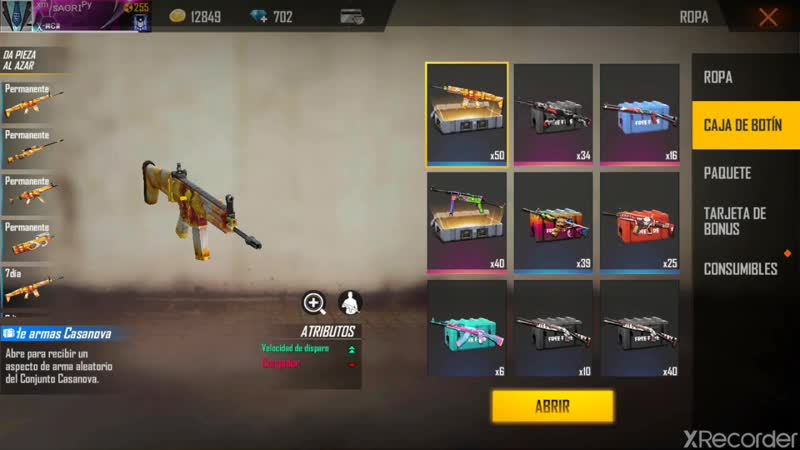Pick the open grey crate with x40
Screen dimensions: 800x450
pos(467,222)
